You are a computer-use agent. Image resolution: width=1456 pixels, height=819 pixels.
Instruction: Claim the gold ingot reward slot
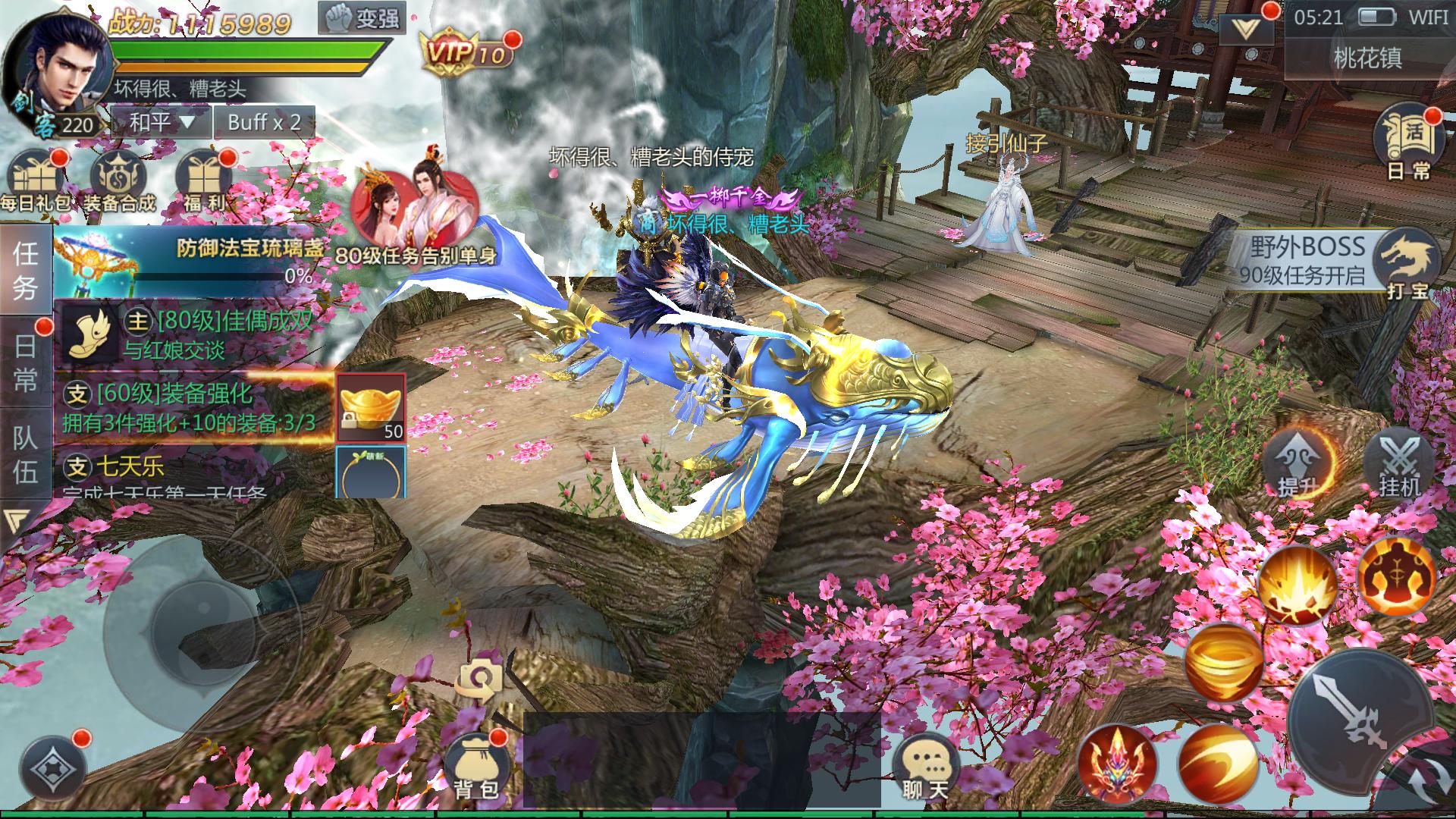(371, 407)
